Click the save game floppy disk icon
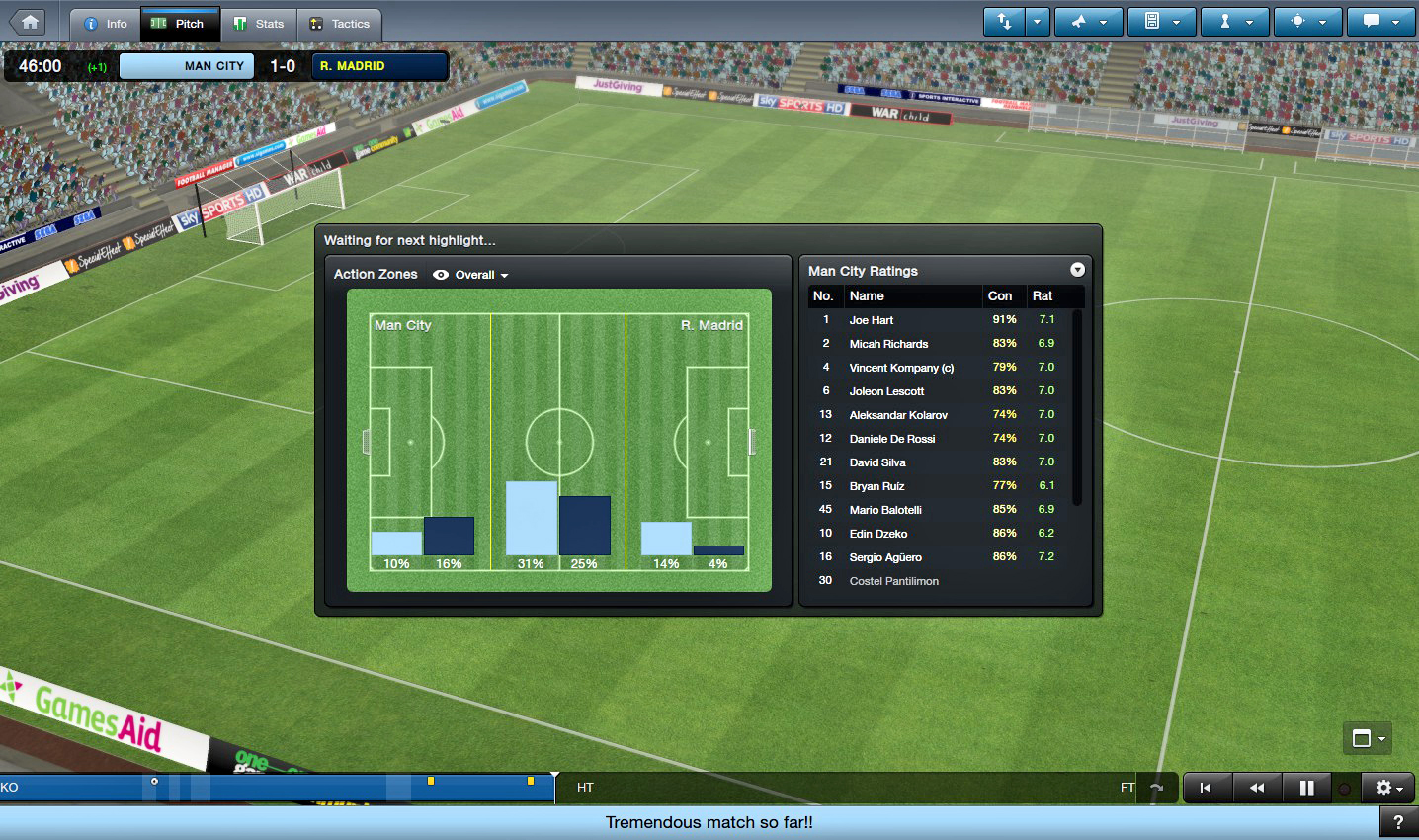The image size is (1419, 840). click(1151, 21)
